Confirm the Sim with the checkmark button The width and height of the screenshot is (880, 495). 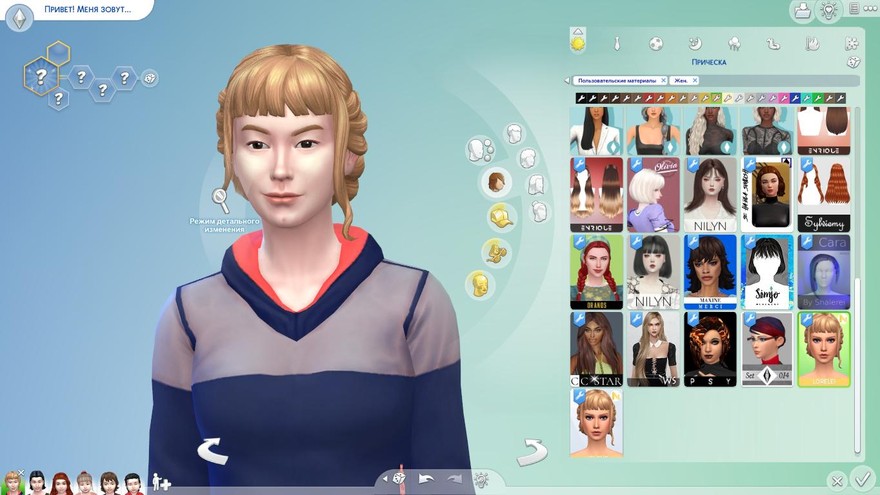[863, 481]
